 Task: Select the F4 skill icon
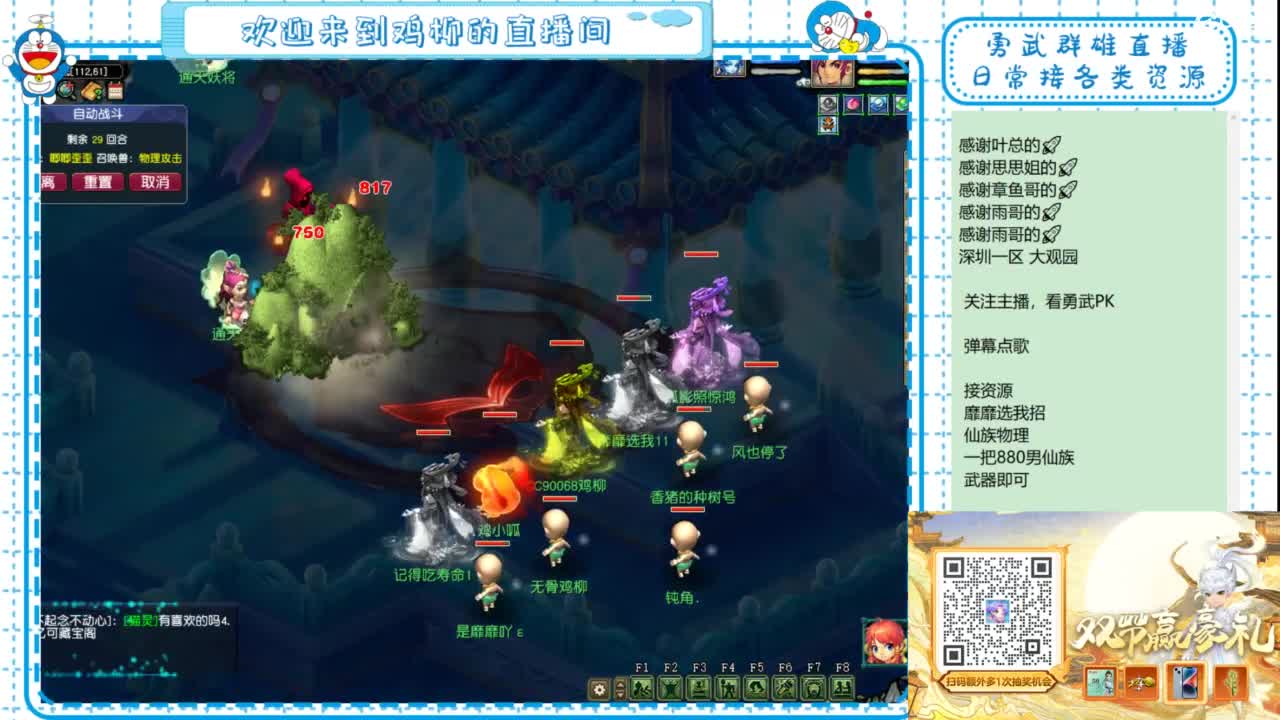tap(729, 688)
